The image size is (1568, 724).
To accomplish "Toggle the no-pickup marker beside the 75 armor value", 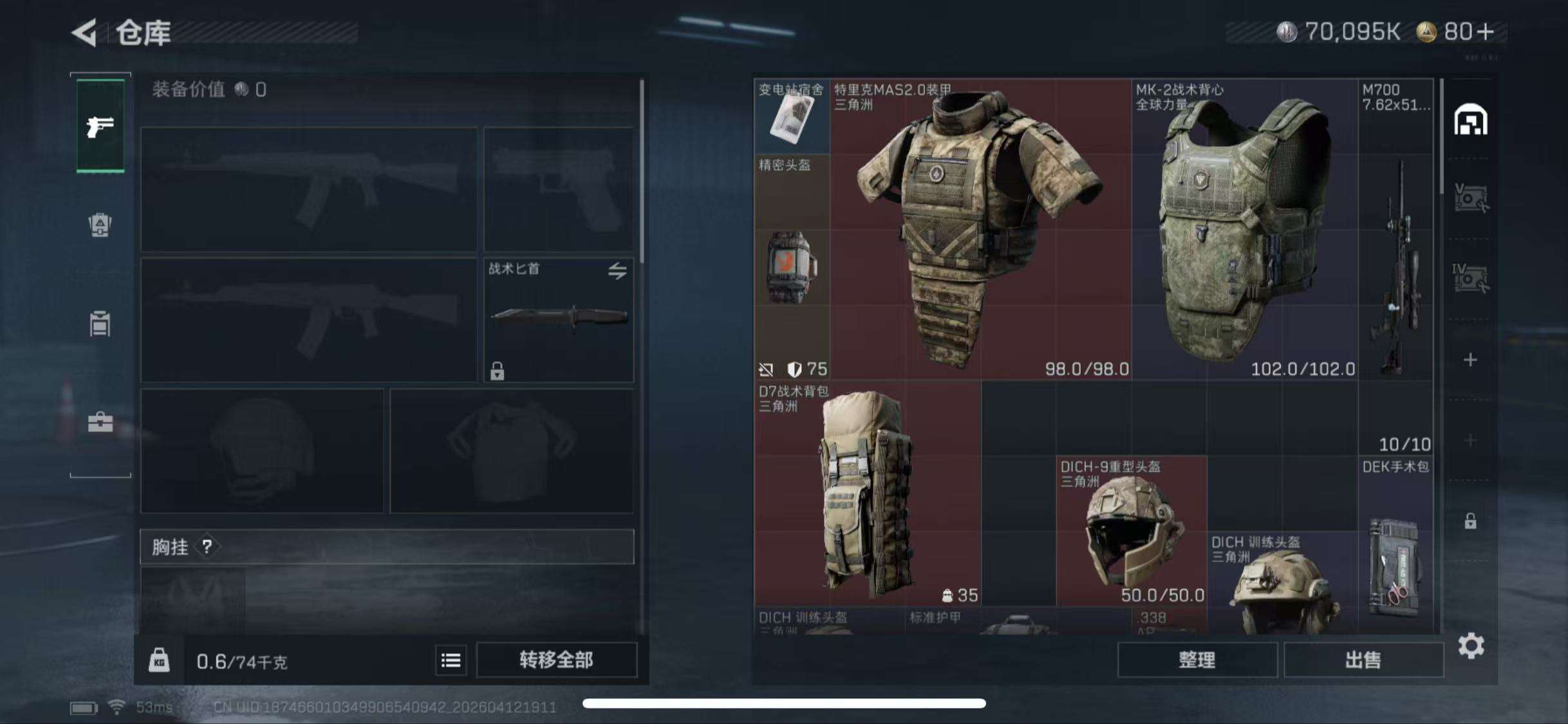I will pos(765,370).
